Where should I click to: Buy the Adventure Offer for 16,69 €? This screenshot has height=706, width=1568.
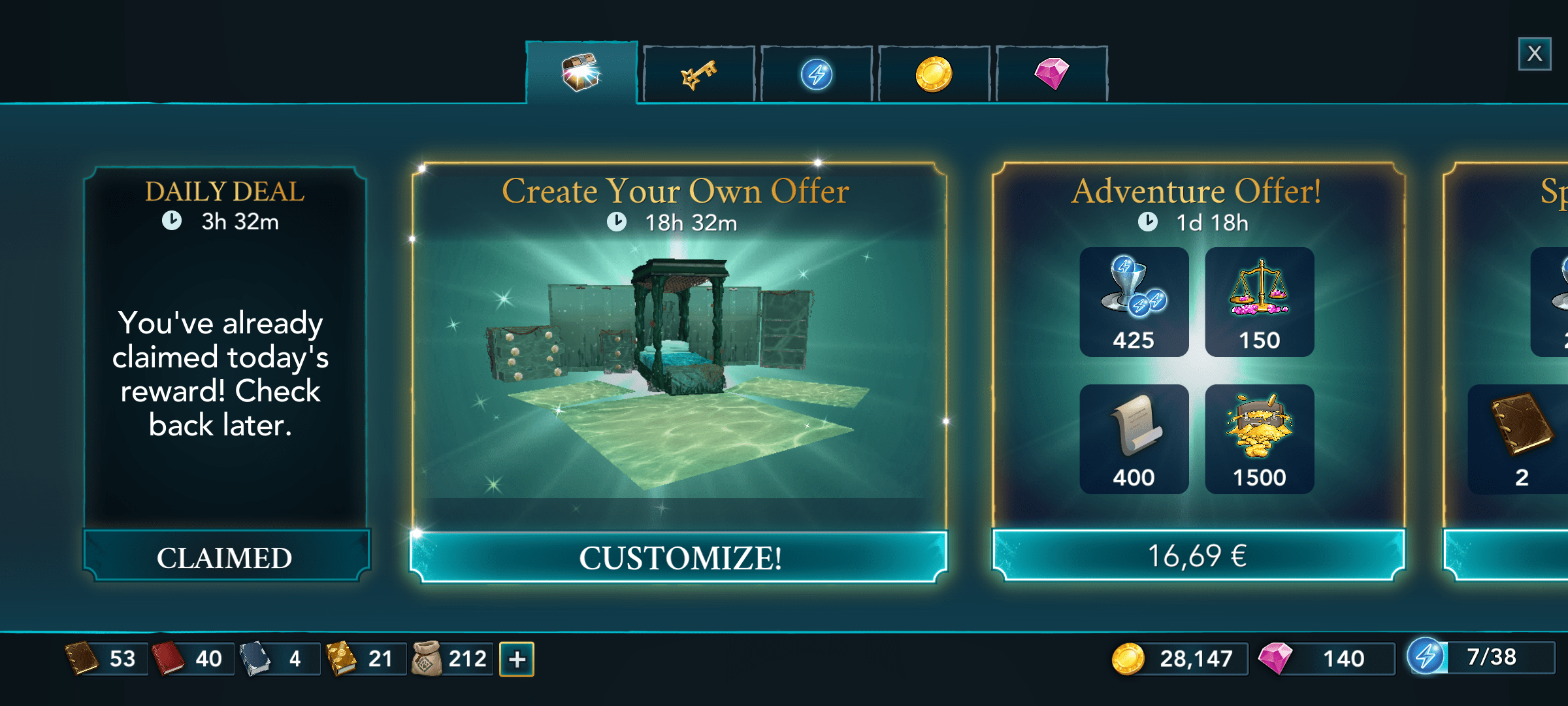[x=1198, y=556]
